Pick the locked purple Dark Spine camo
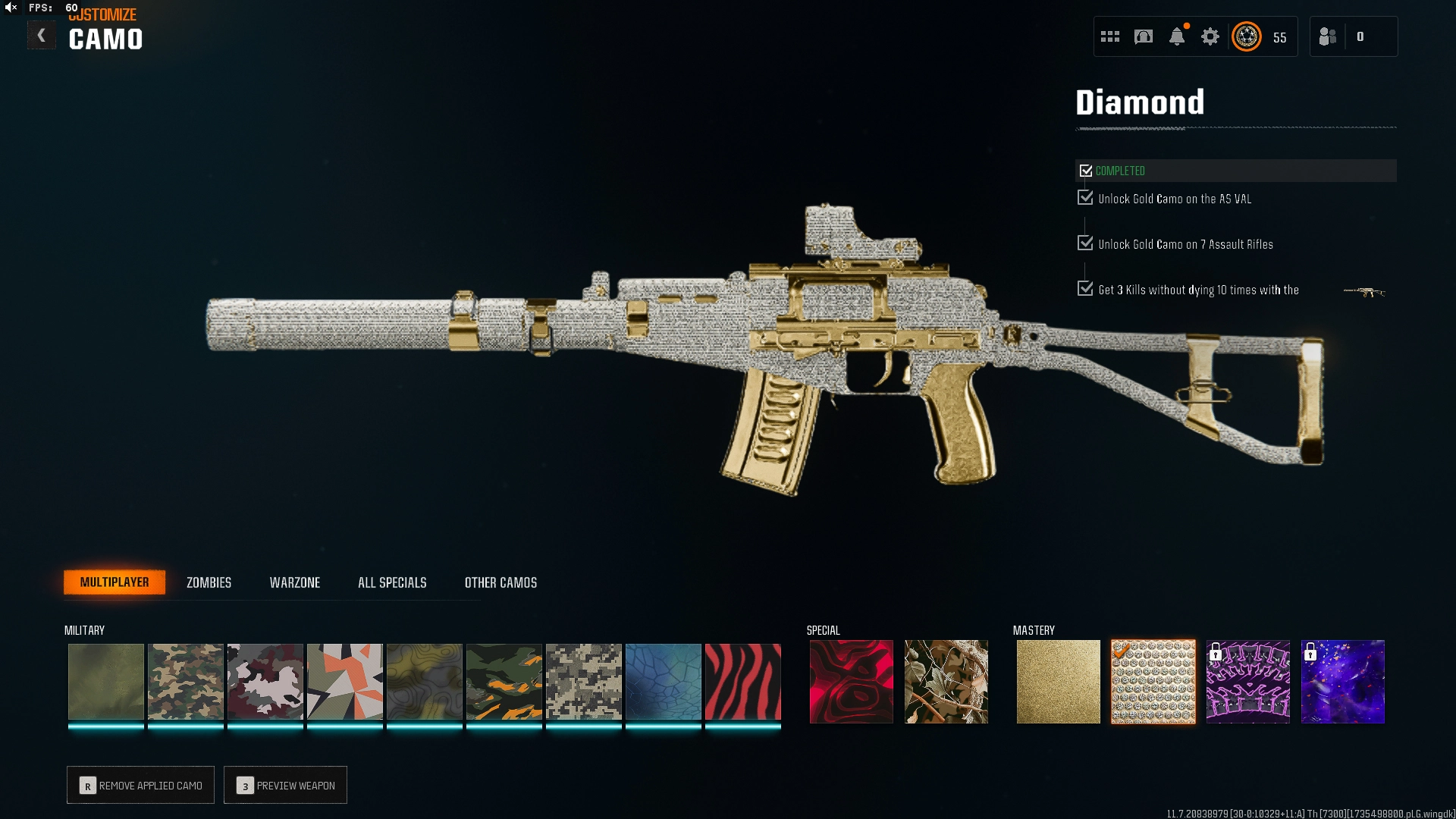The image size is (1456, 819). coord(1247,681)
